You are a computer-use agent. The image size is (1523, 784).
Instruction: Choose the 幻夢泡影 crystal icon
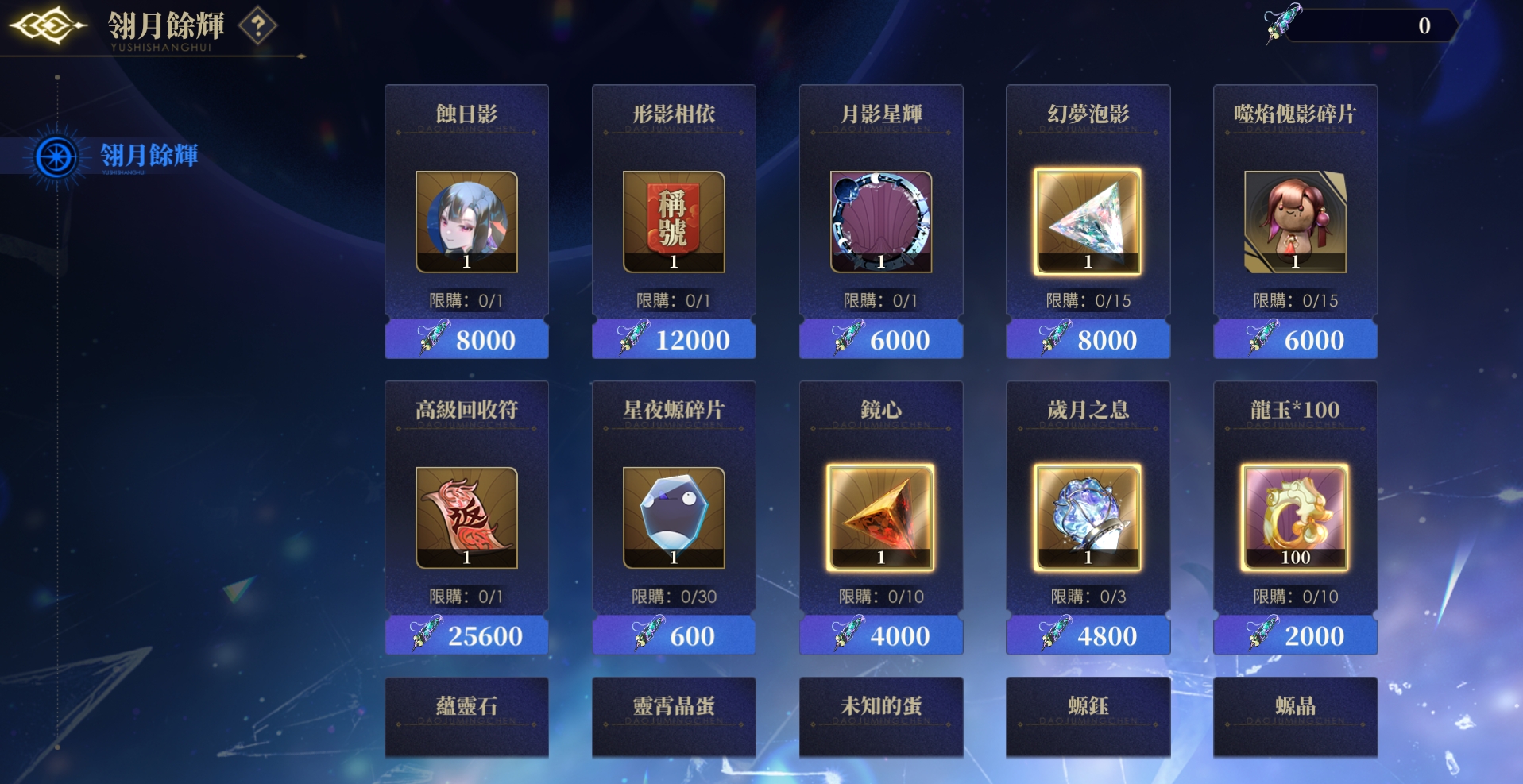coord(1088,222)
